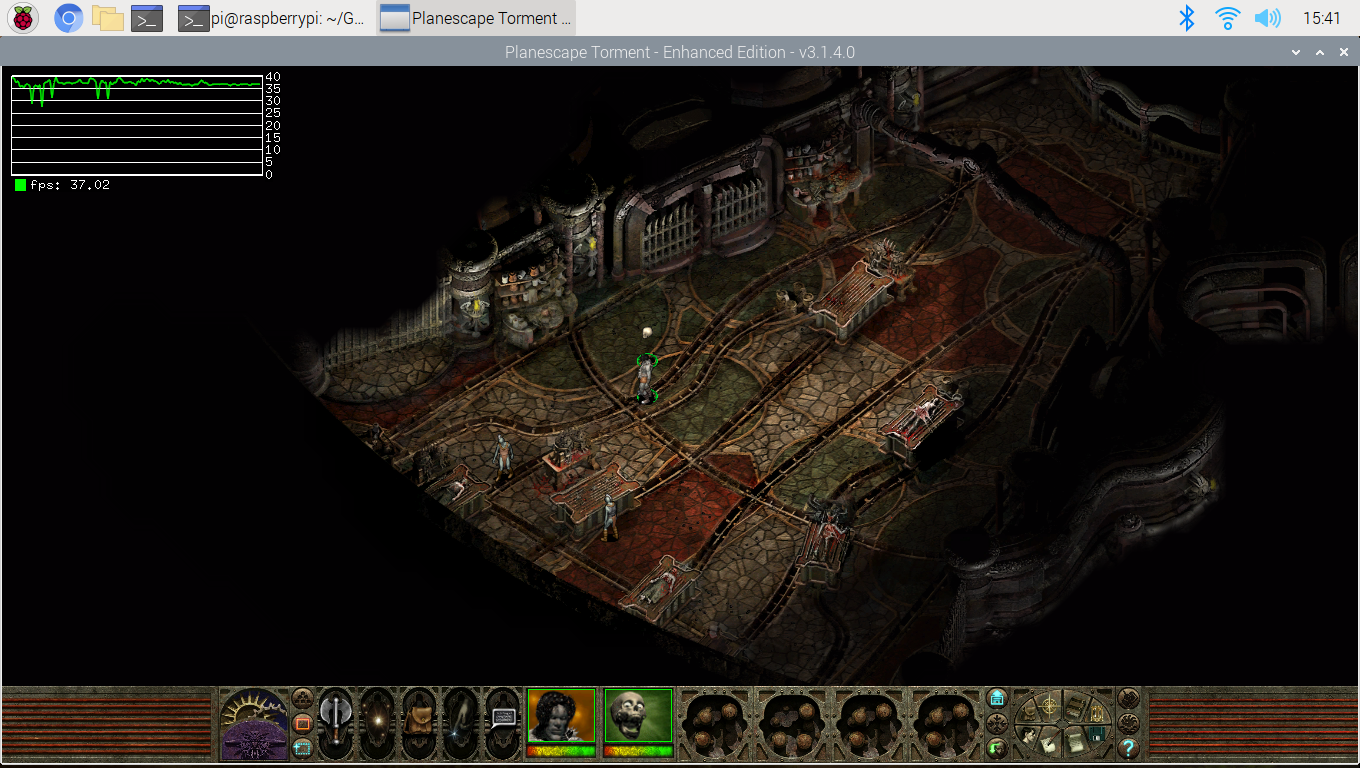Viewport: 1360px width, 768px height.
Task: Click the rest snowflake icon
Action: tap(997, 721)
